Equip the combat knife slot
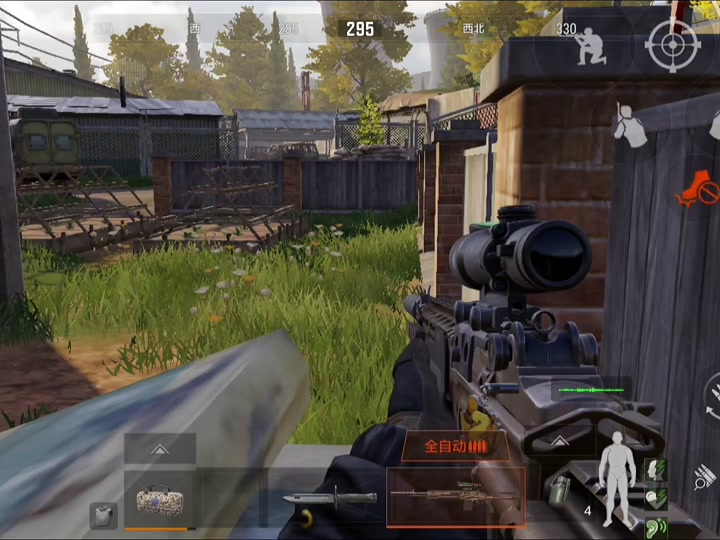 point(314,498)
